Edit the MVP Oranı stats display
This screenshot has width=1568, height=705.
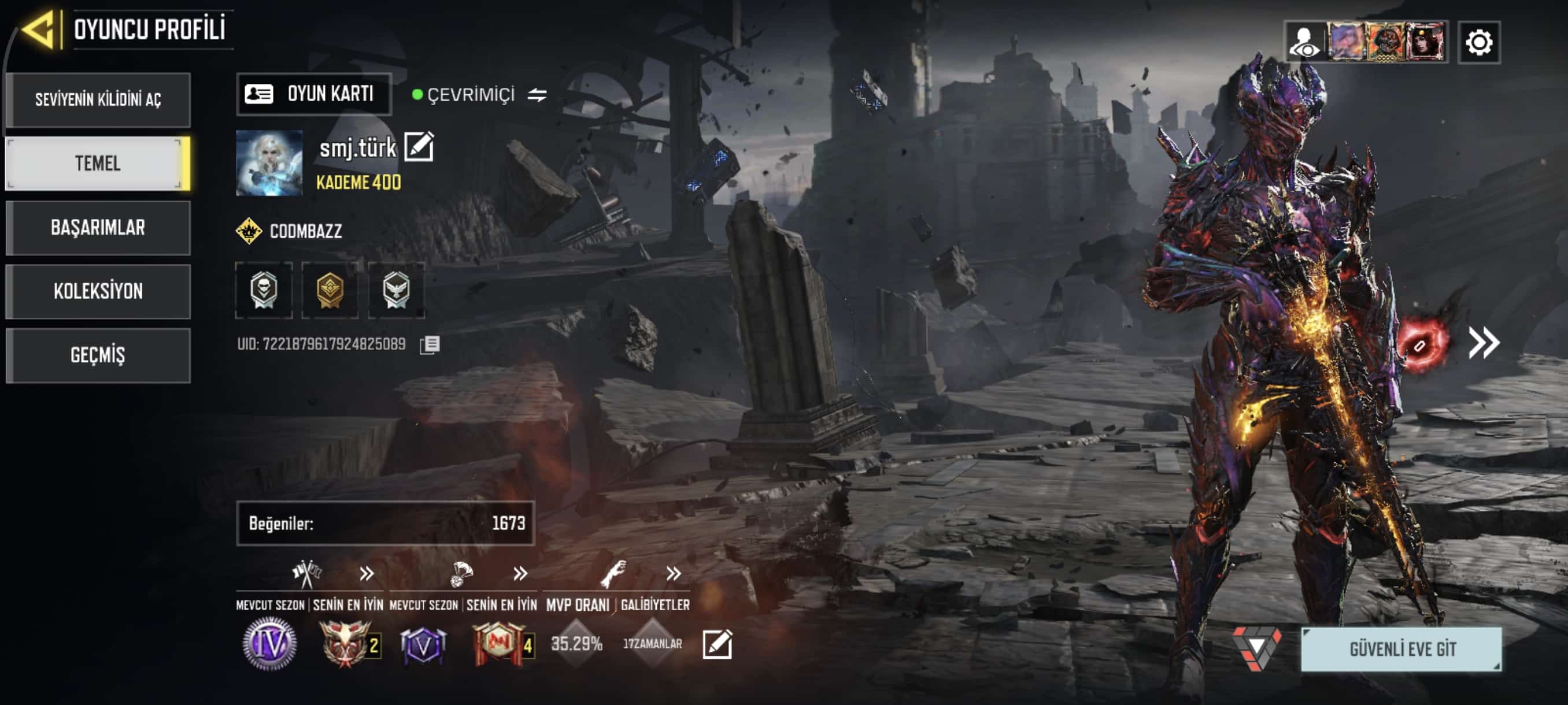click(716, 644)
